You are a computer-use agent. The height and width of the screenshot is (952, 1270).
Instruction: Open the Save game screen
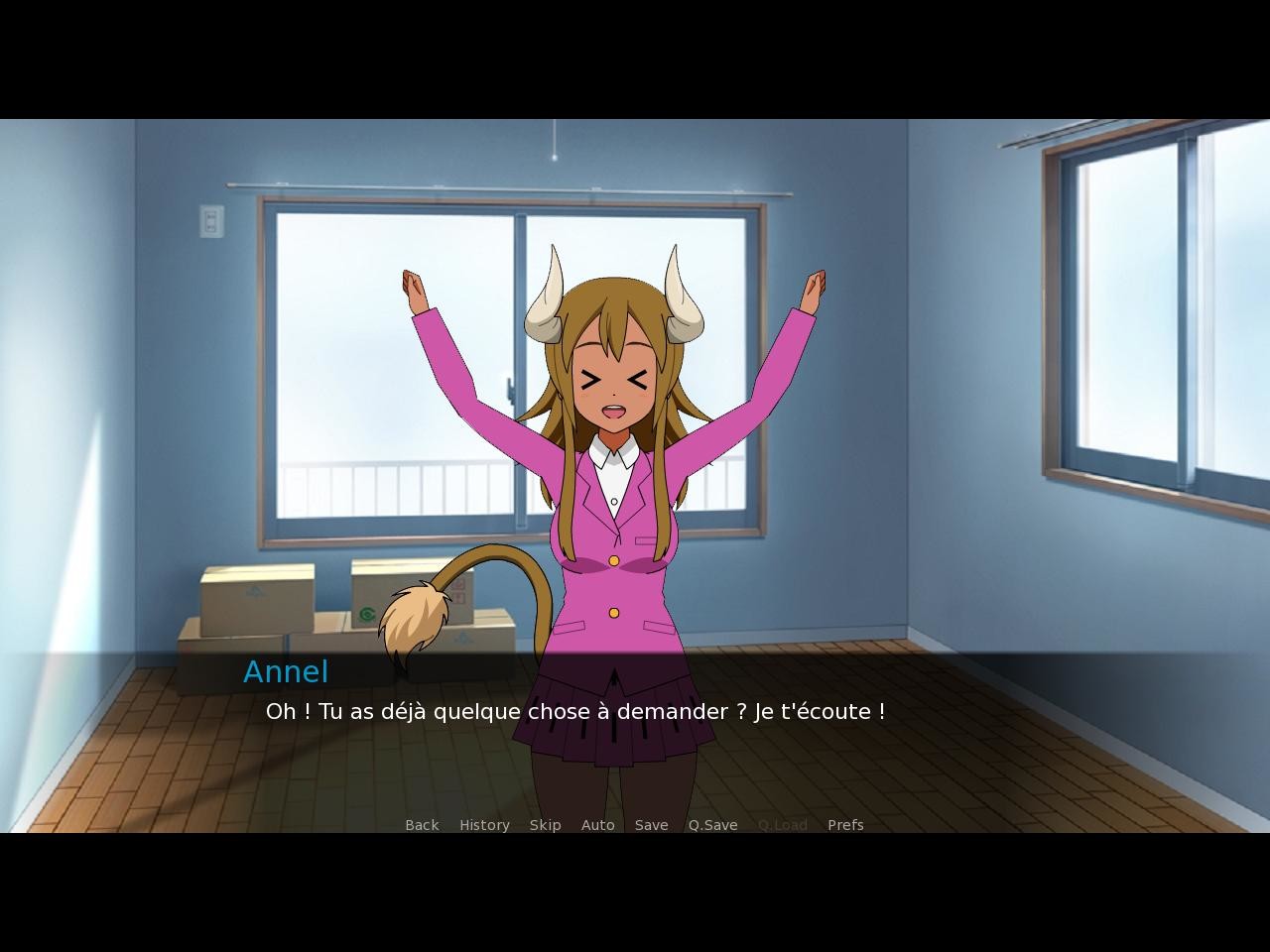(651, 824)
